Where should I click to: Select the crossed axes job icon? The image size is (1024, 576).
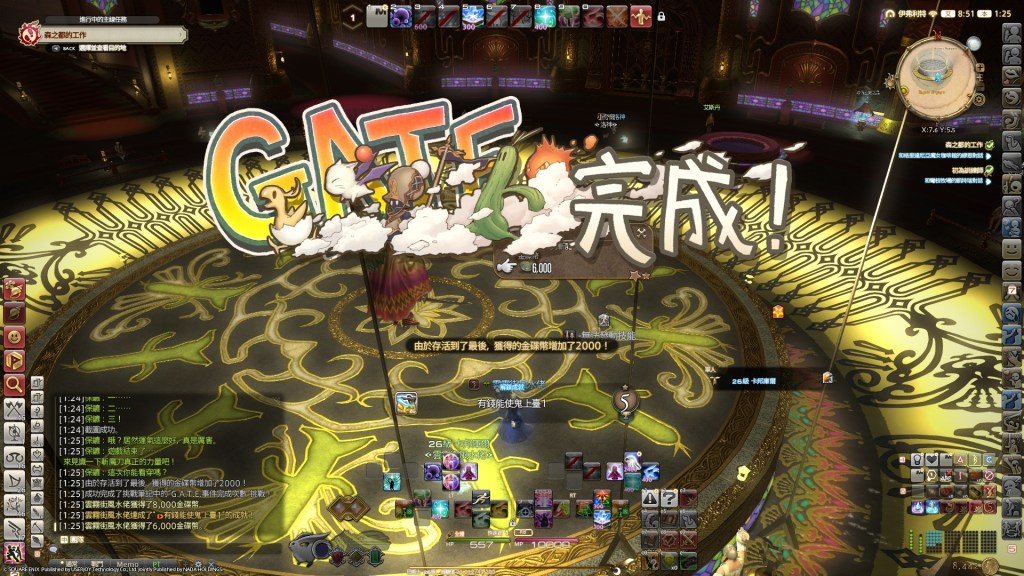[x=15, y=408]
